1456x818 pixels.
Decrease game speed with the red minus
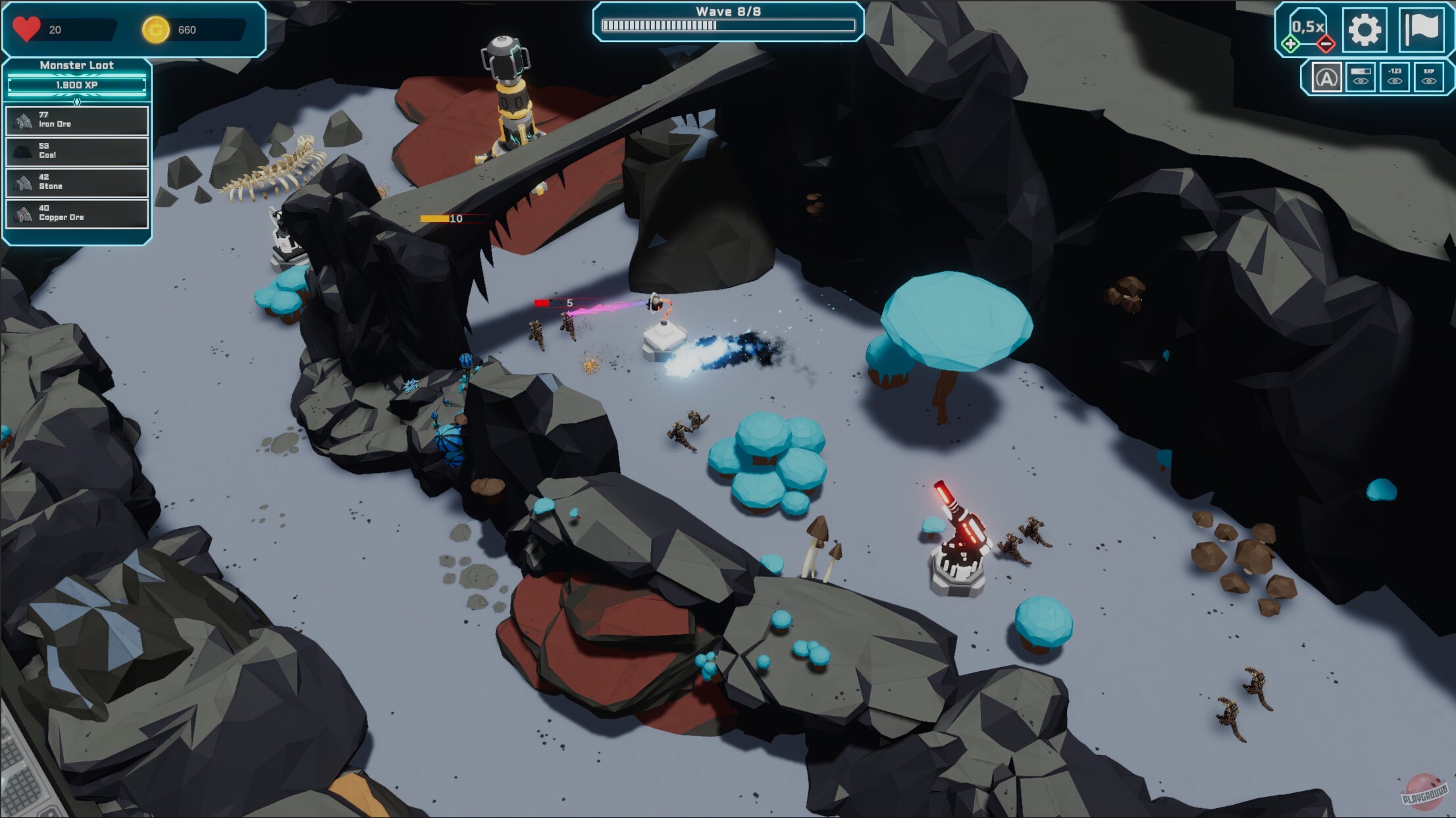point(1326,44)
